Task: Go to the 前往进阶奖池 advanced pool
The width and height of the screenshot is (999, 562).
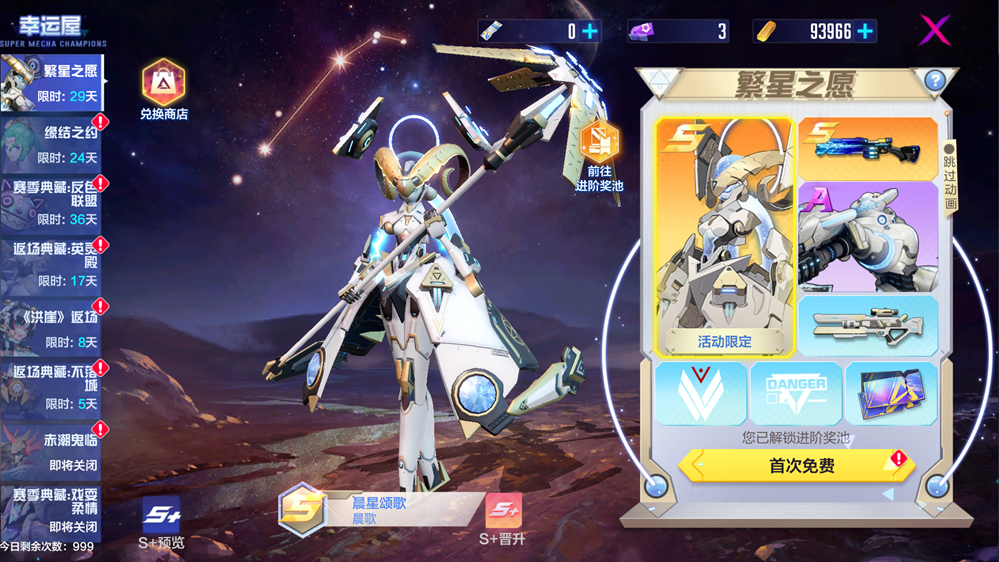Action: click(599, 157)
